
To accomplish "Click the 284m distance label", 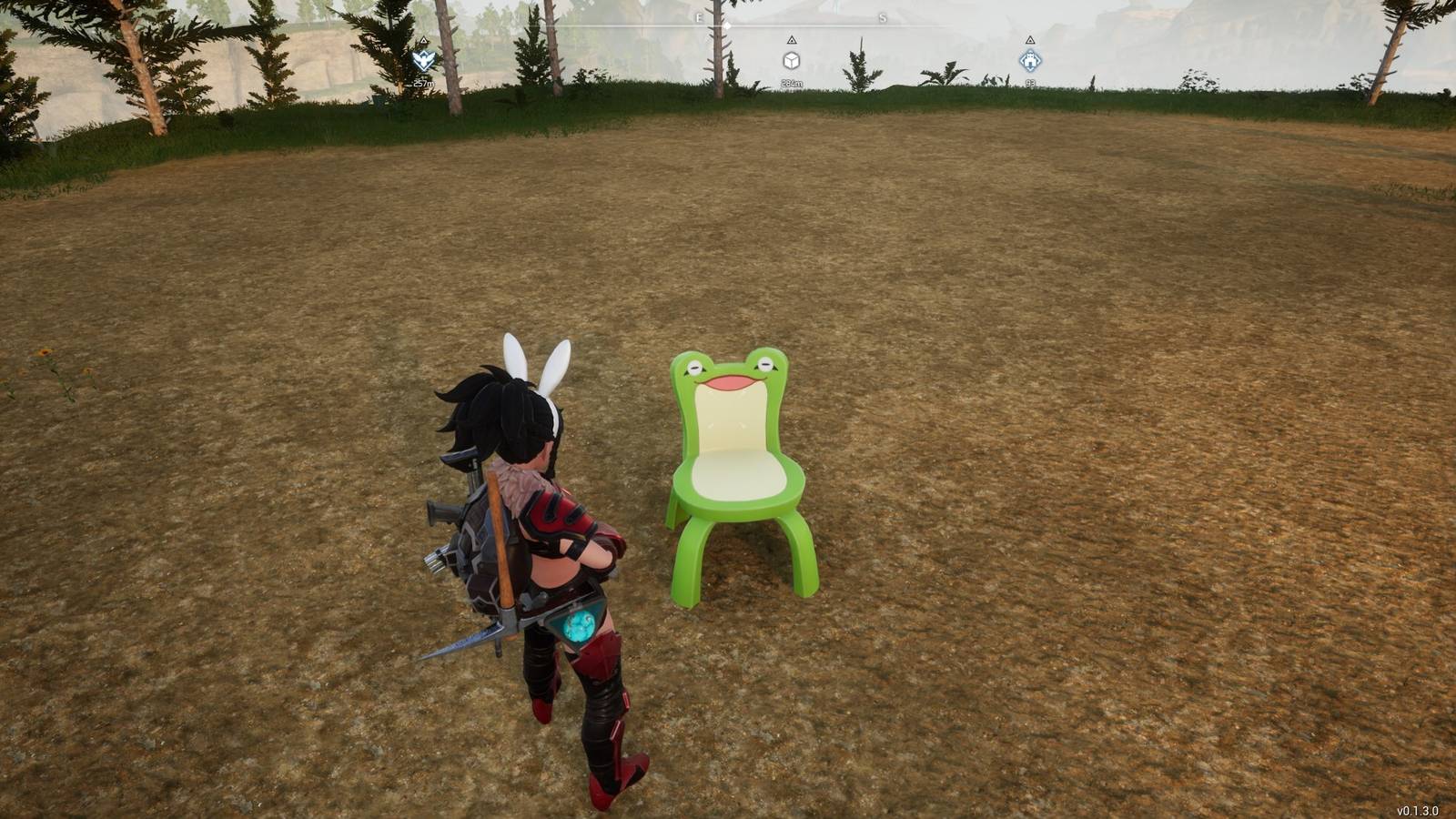I will [792, 83].
